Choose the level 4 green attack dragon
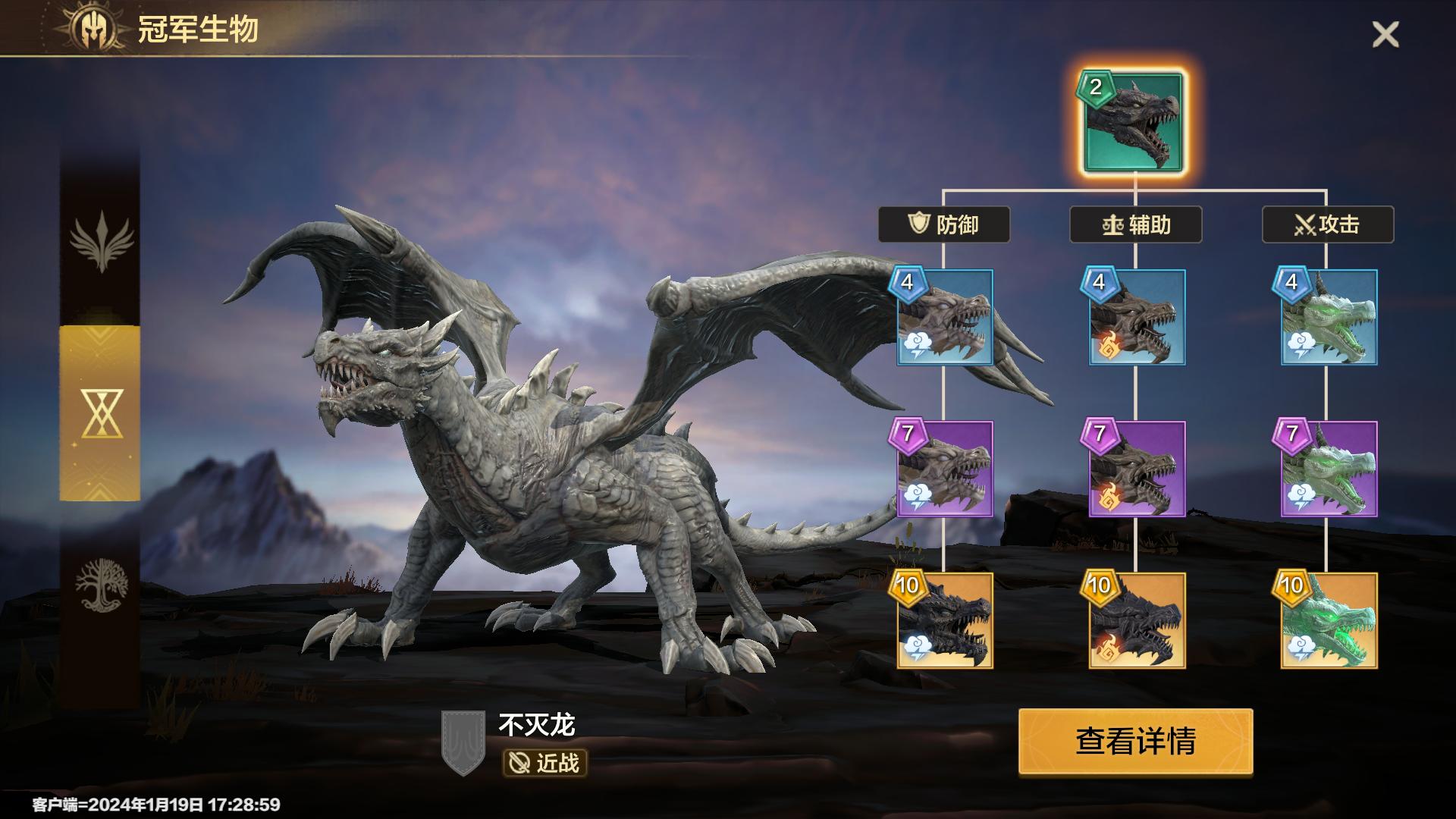This screenshot has height=819, width=1456. click(x=1329, y=317)
